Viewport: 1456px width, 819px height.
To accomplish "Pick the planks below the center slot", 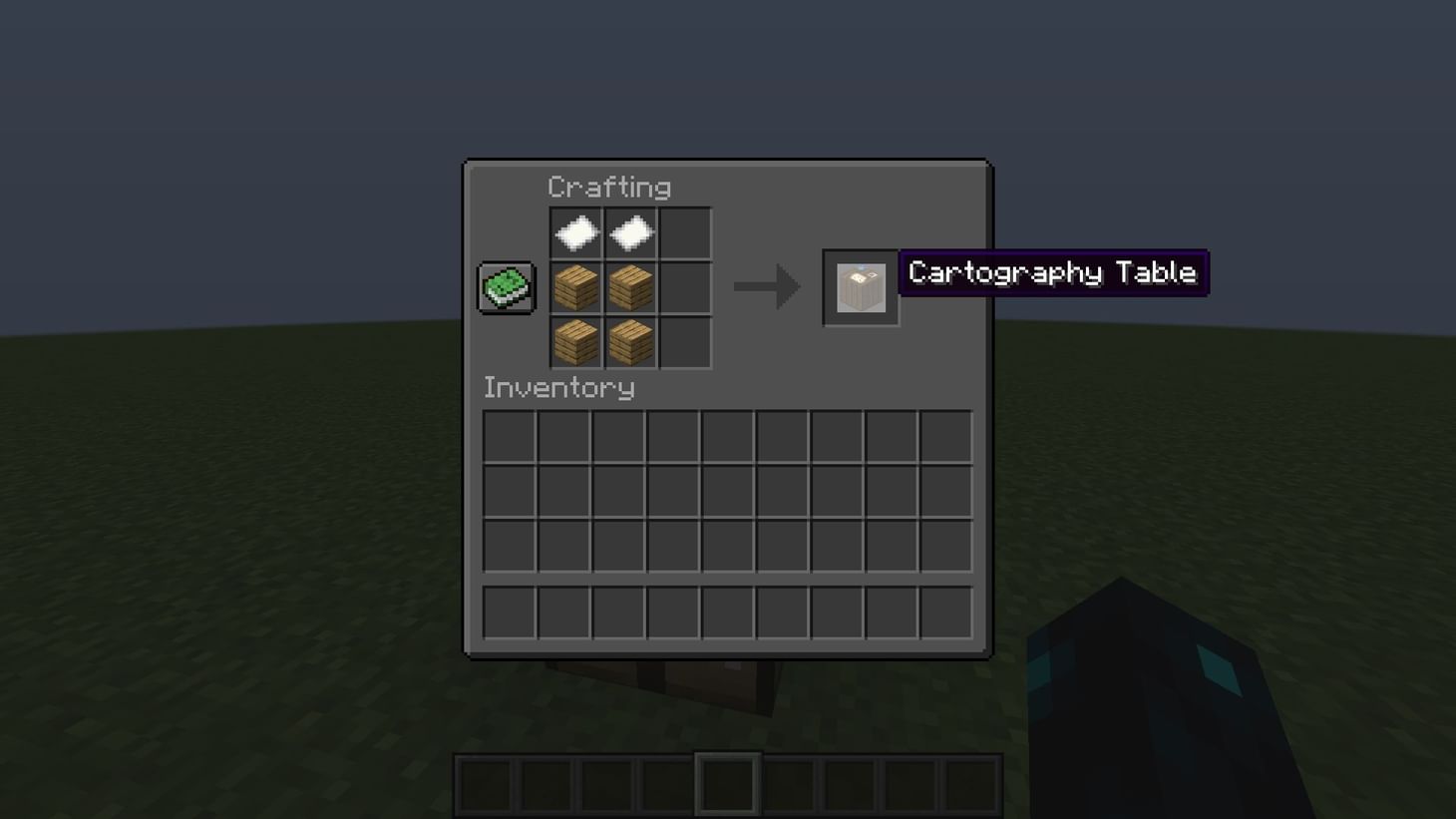I will pyautogui.click(x=630, y=341).
